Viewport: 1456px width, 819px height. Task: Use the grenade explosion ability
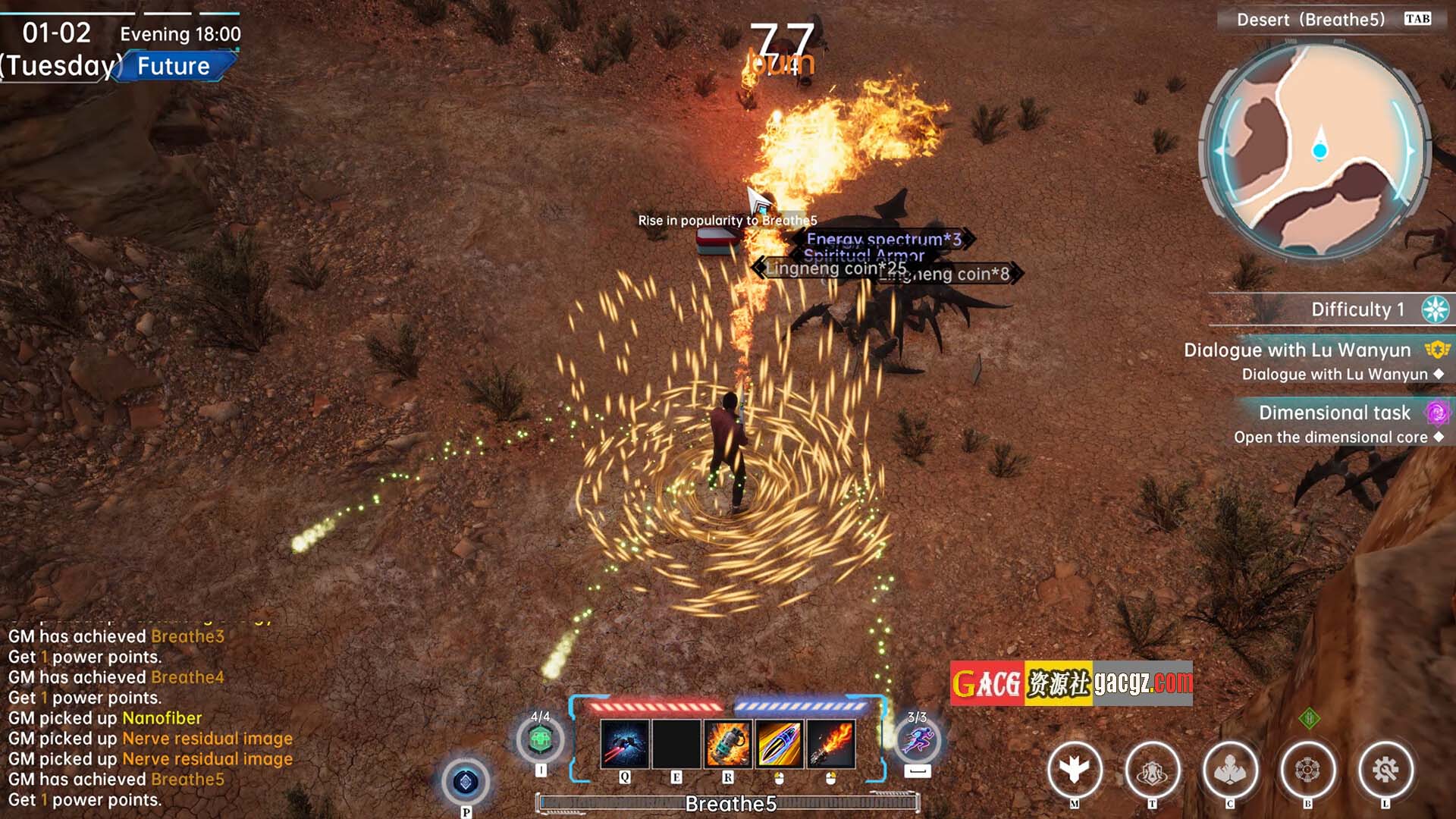click(x=727, y=744)
